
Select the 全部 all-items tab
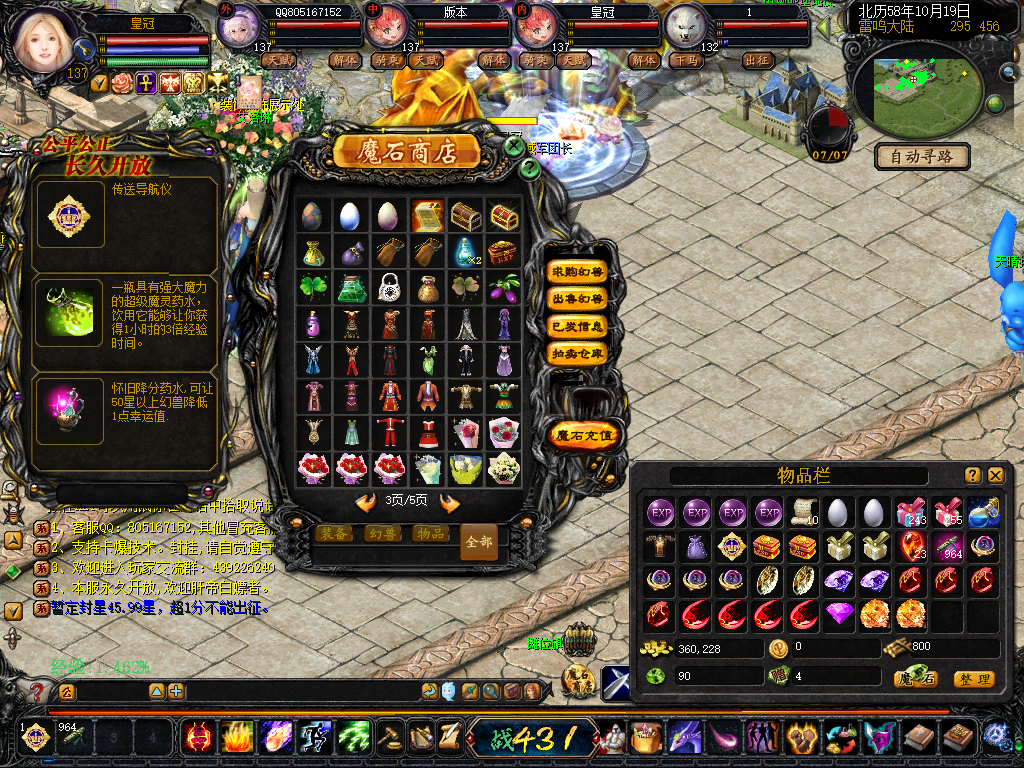point(479,542)
